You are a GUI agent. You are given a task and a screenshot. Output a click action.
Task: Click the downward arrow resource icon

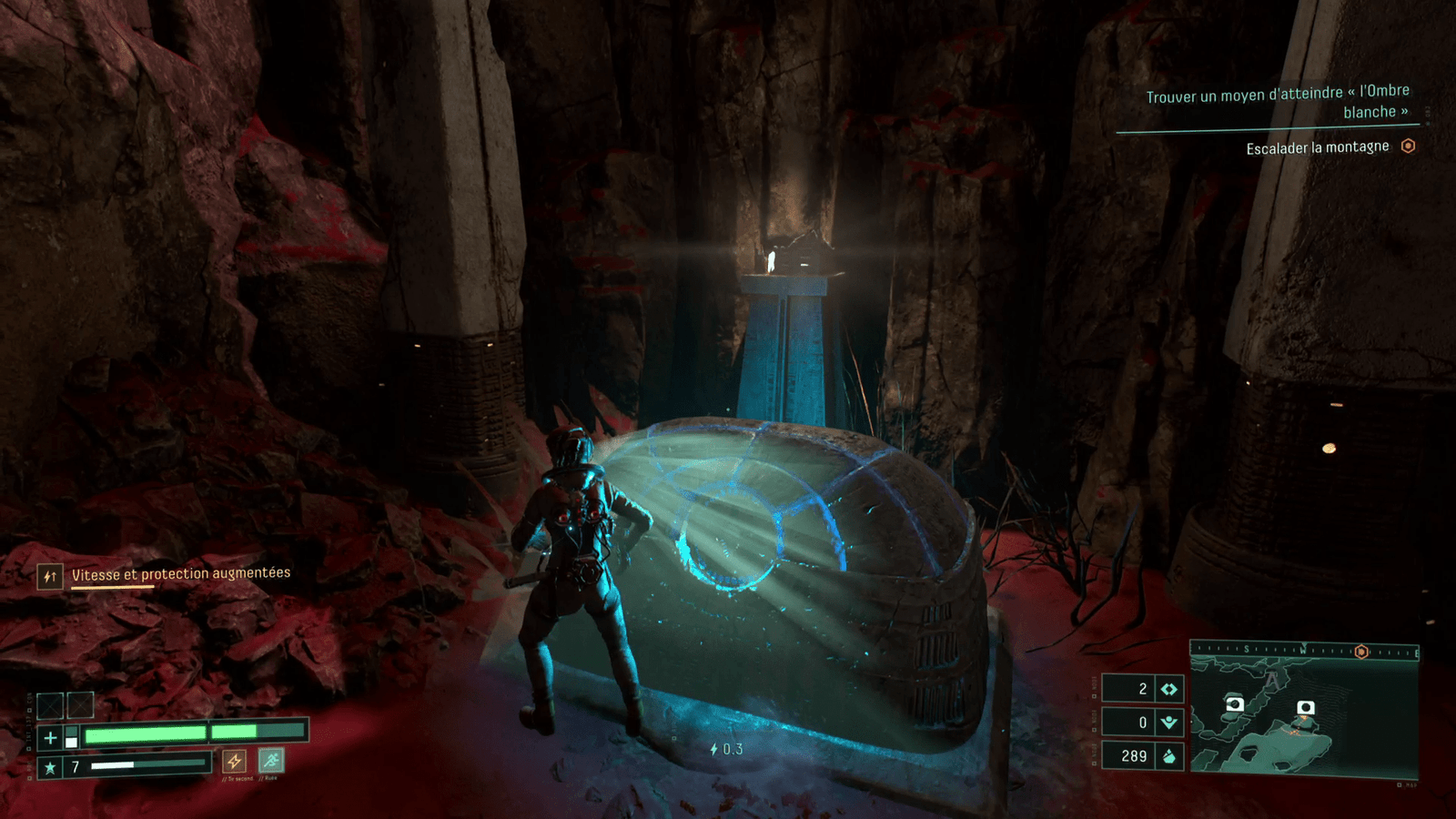[1169, 723]
